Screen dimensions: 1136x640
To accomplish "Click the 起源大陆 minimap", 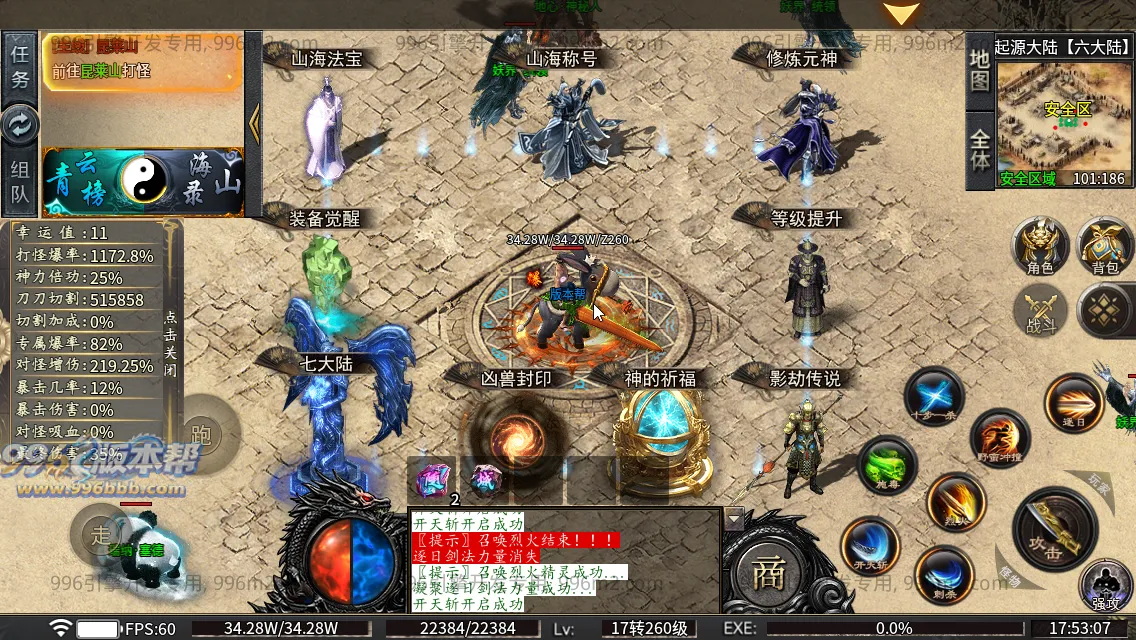I will [1064, 118].
